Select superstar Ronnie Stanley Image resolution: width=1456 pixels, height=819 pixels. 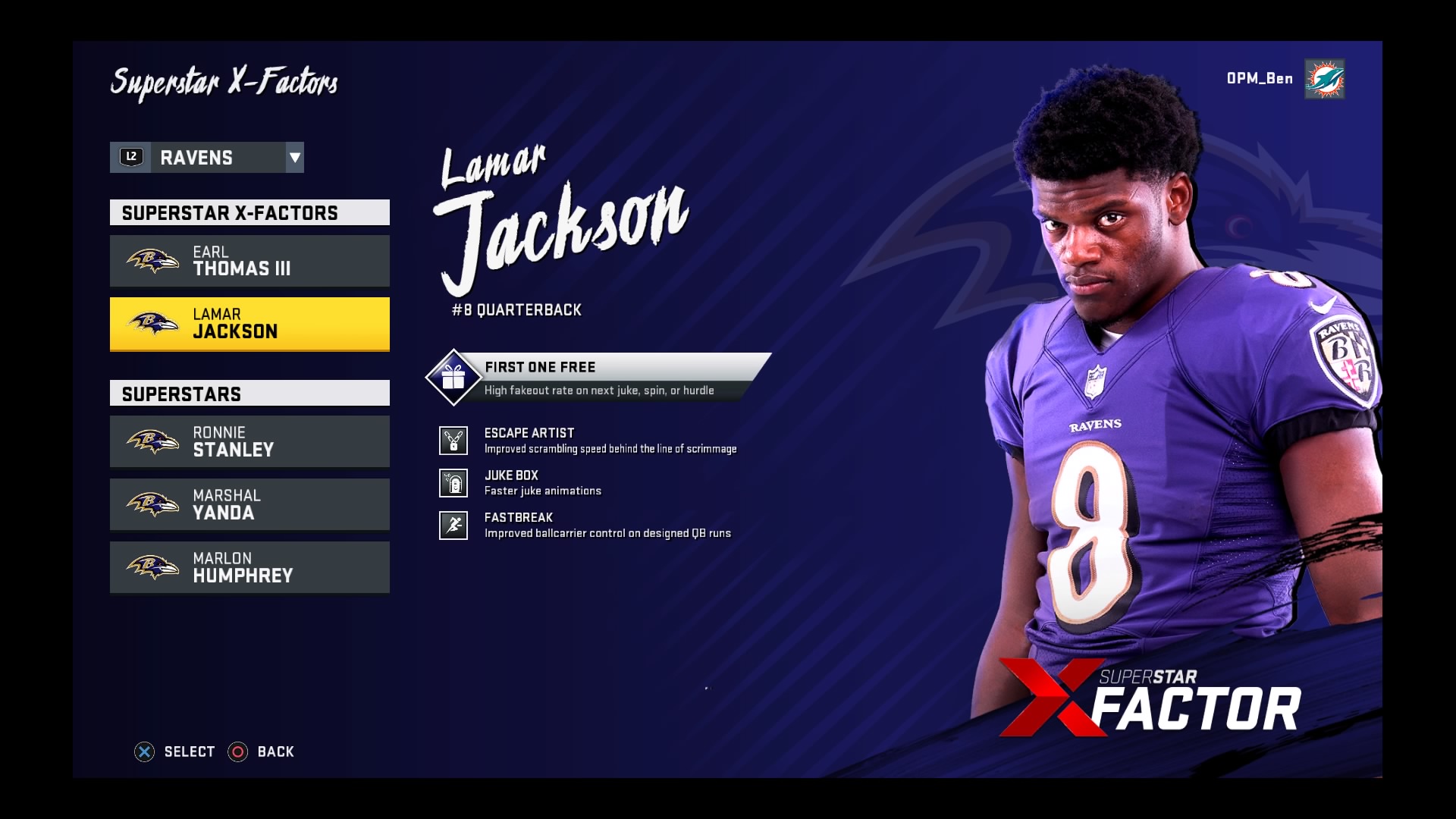tap(249, 441)
